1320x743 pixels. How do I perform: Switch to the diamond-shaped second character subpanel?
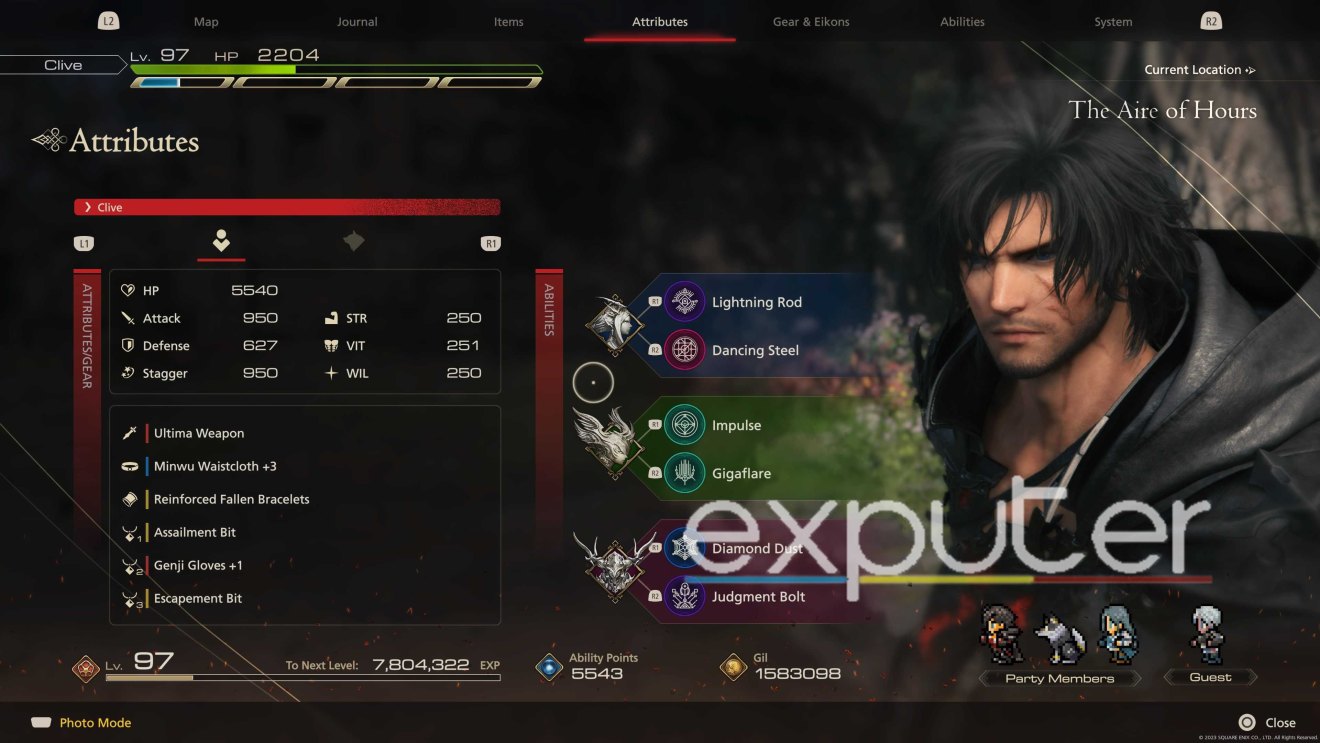(353, 241)
